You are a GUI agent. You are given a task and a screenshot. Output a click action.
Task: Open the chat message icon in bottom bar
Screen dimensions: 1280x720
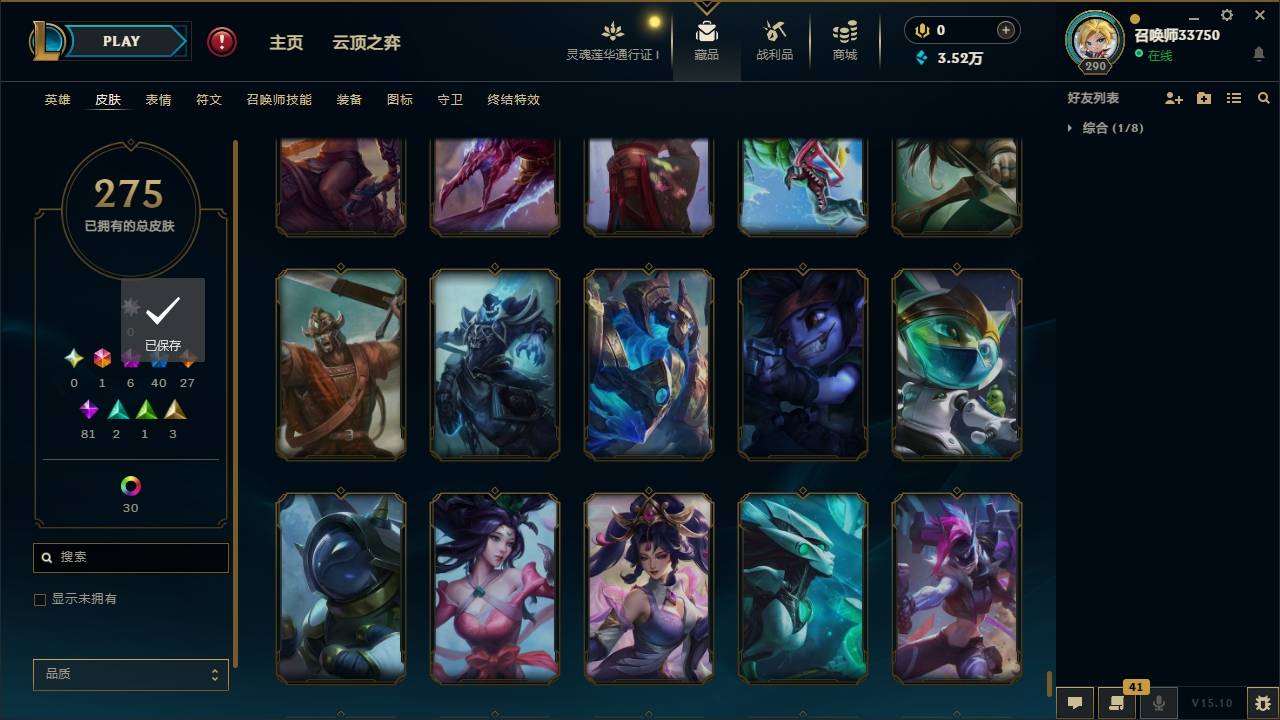(1073, 703)
